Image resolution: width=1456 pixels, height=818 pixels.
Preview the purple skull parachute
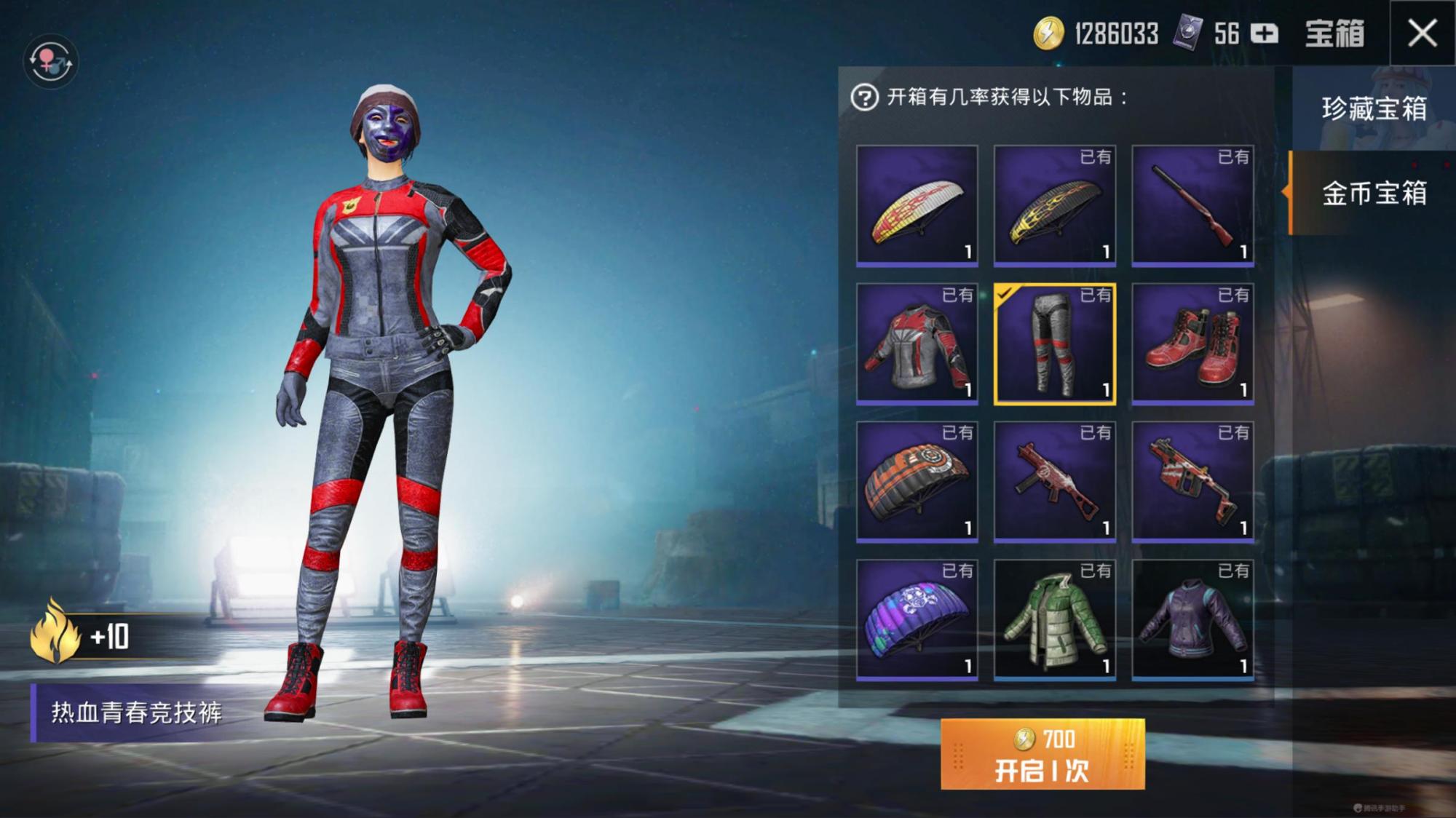tap(917, 619)
